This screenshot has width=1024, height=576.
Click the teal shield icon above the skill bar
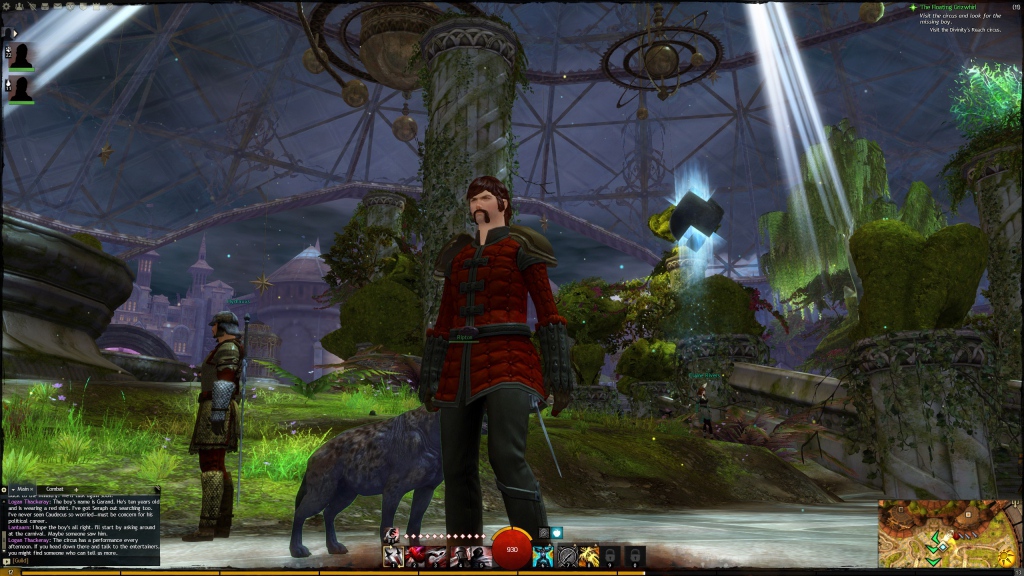[557, 534]
